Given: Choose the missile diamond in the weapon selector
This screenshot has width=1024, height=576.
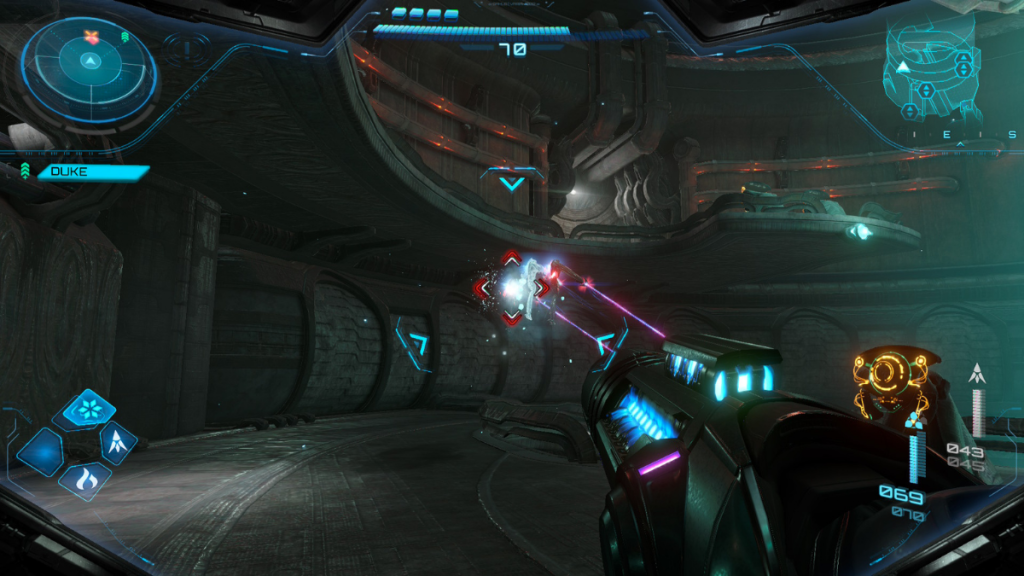Looking at the screenshot, I should tap(118, 441).
